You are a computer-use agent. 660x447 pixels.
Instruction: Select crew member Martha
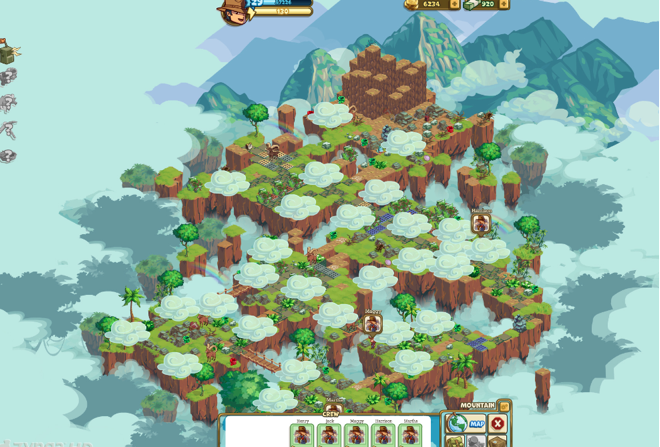(410, 435)
